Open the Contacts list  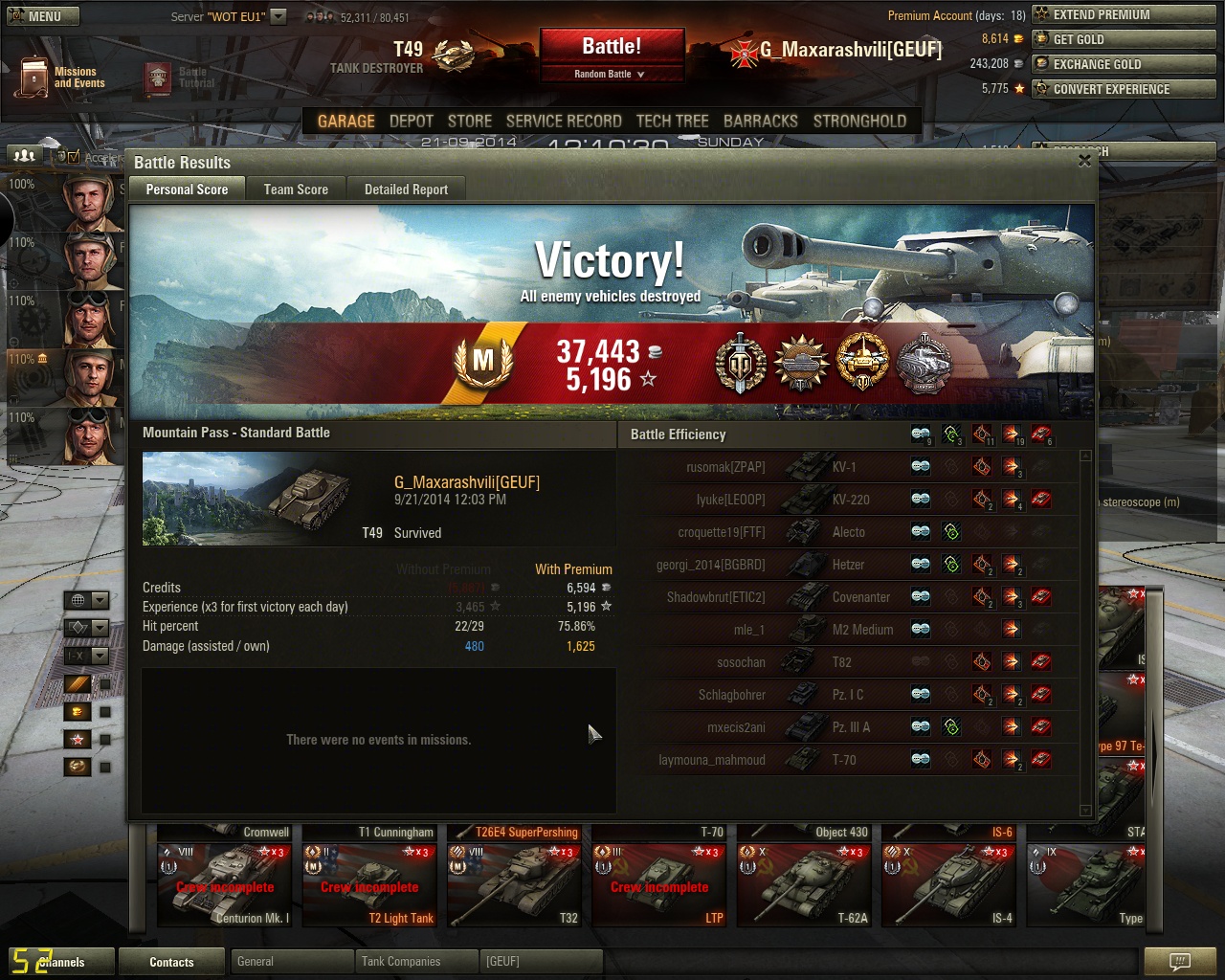[171, 962]
